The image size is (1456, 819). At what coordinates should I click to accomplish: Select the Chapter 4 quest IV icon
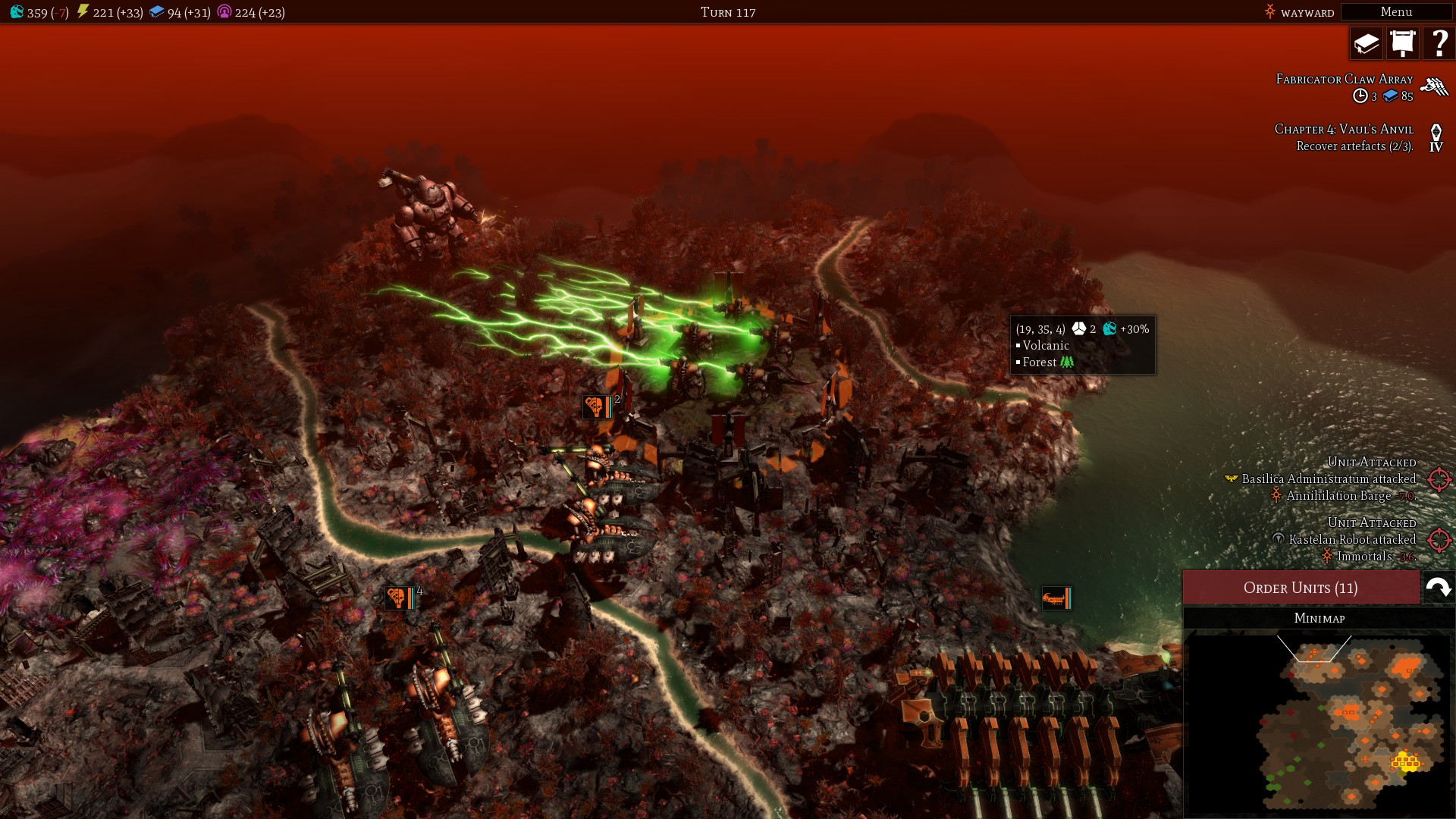pos(1436,138)
